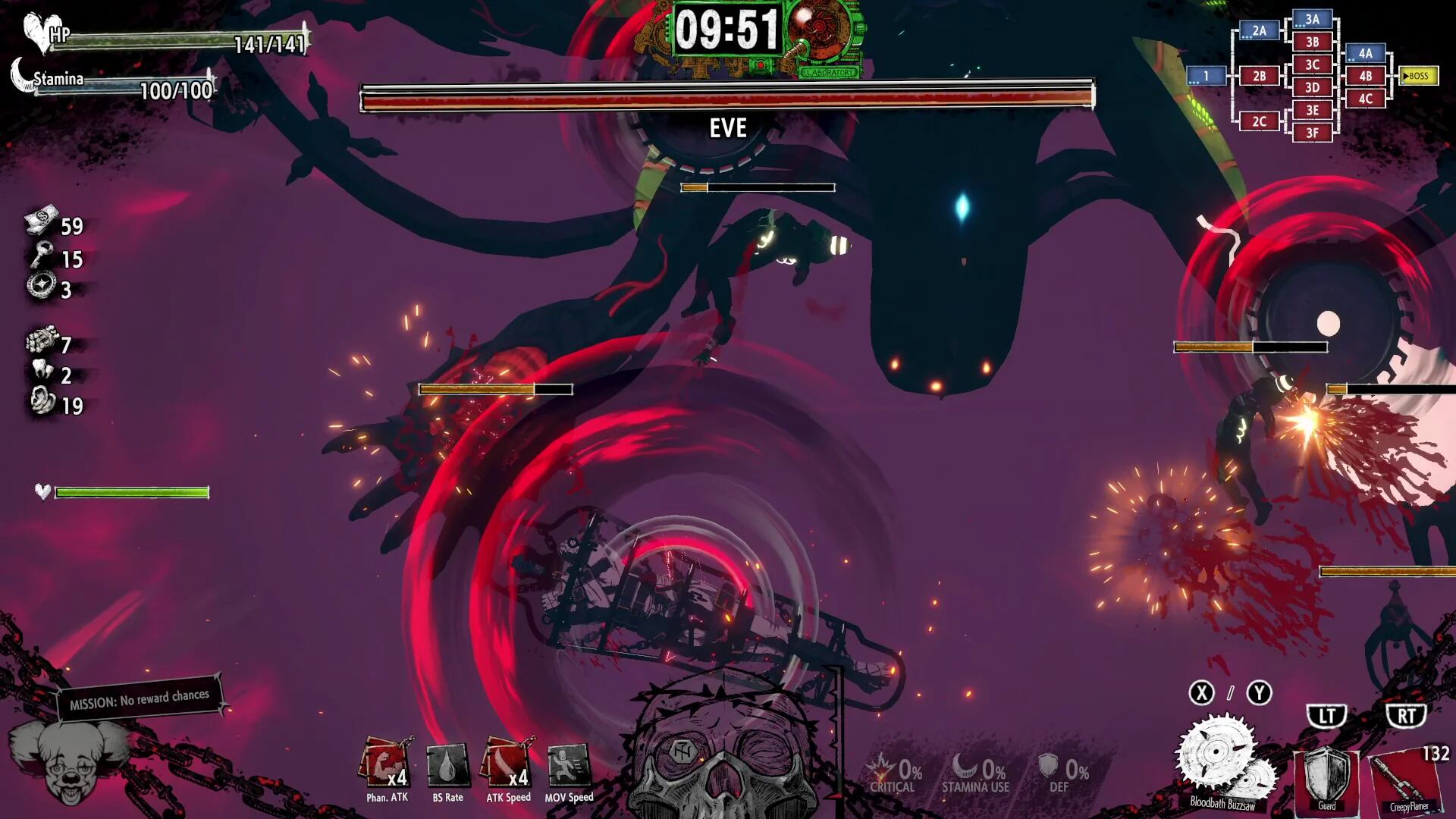Click room 3F on the stage map
1456x819 pixels.
(x=1312, y=133)
